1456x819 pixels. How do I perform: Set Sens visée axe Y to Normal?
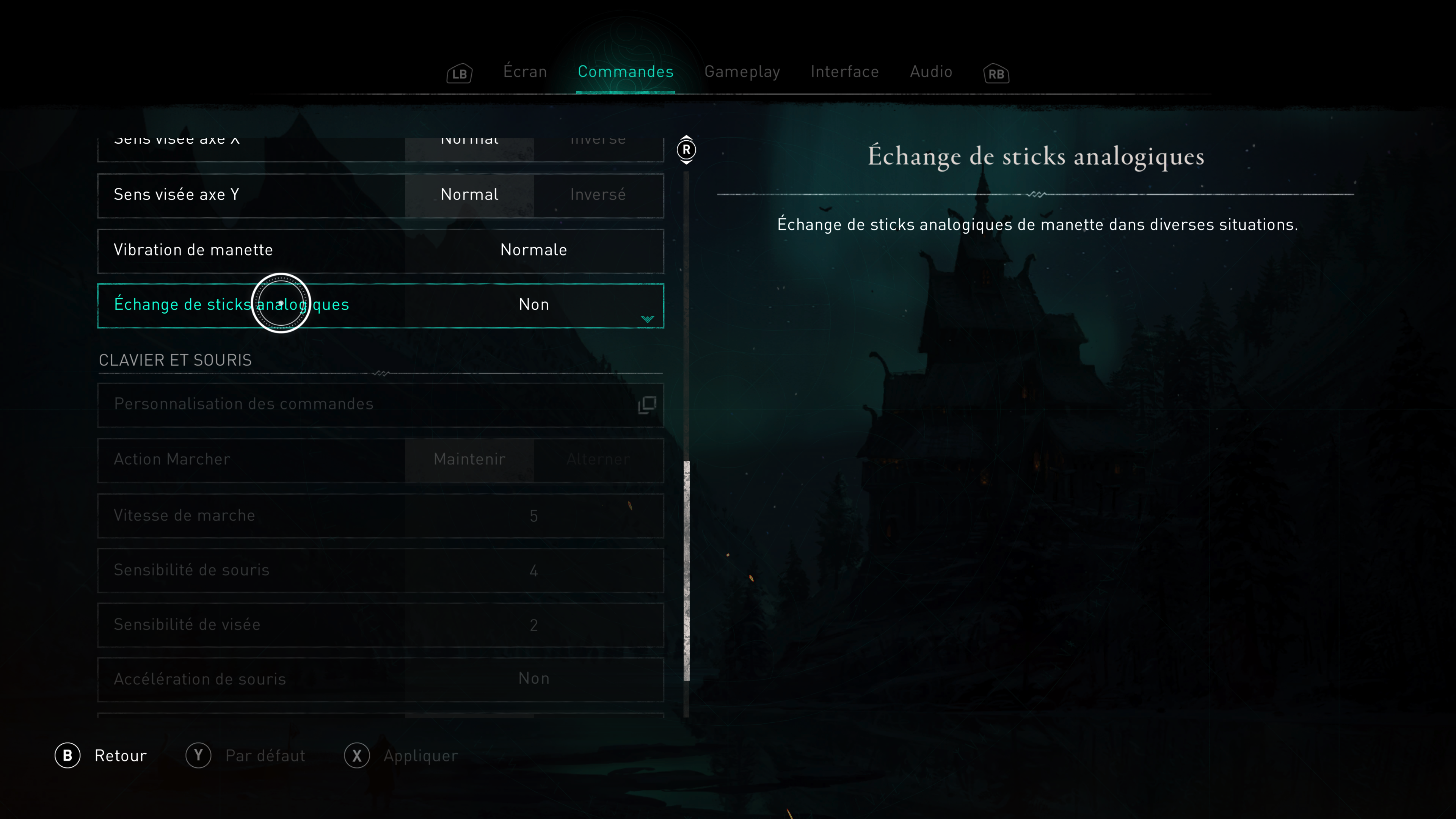pos(469,195)
